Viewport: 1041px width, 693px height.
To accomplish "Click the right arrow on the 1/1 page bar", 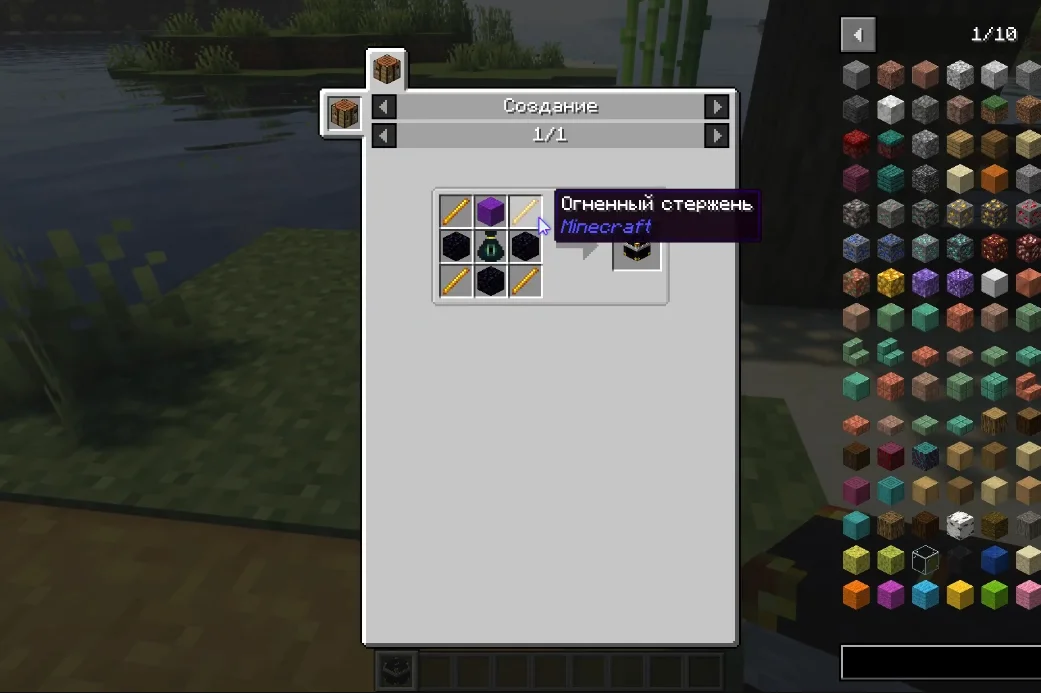I will click(x=716, y=135).
